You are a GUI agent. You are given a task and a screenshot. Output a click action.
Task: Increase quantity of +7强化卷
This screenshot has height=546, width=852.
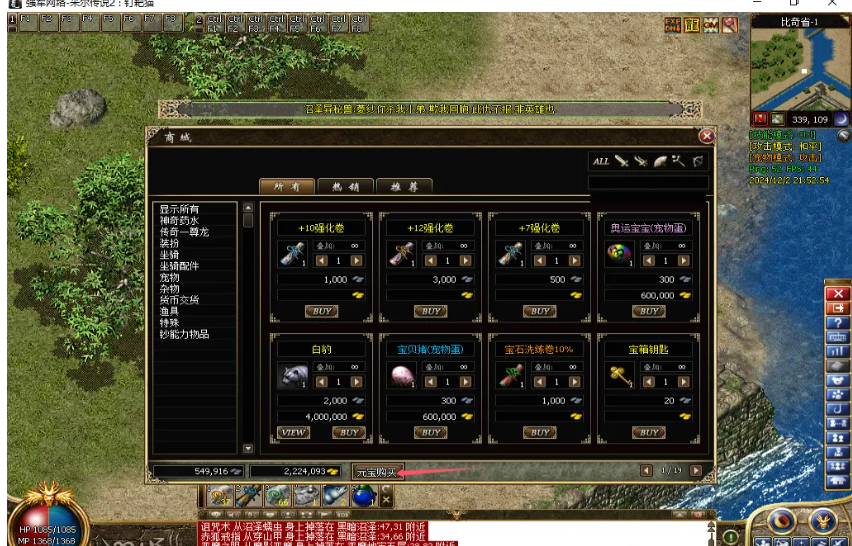point(573,261)
